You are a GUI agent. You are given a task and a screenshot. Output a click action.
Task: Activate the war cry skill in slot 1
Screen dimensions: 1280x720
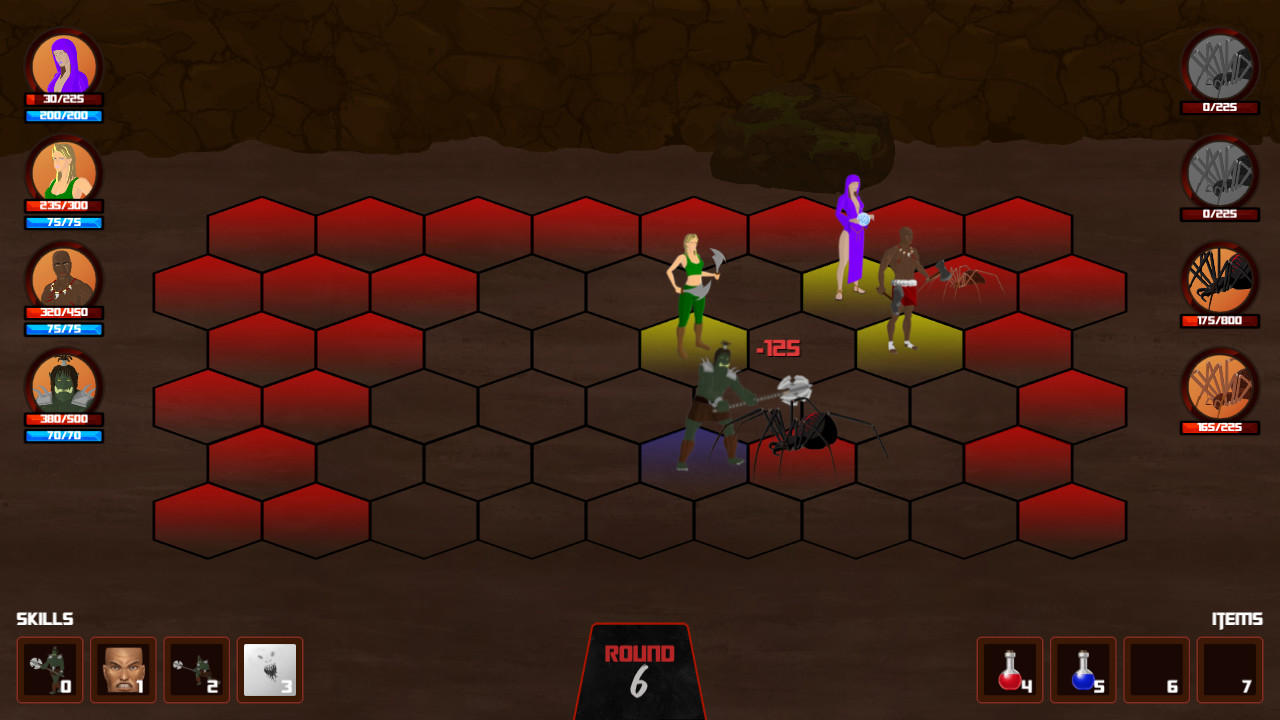click(x=122, y=670)
